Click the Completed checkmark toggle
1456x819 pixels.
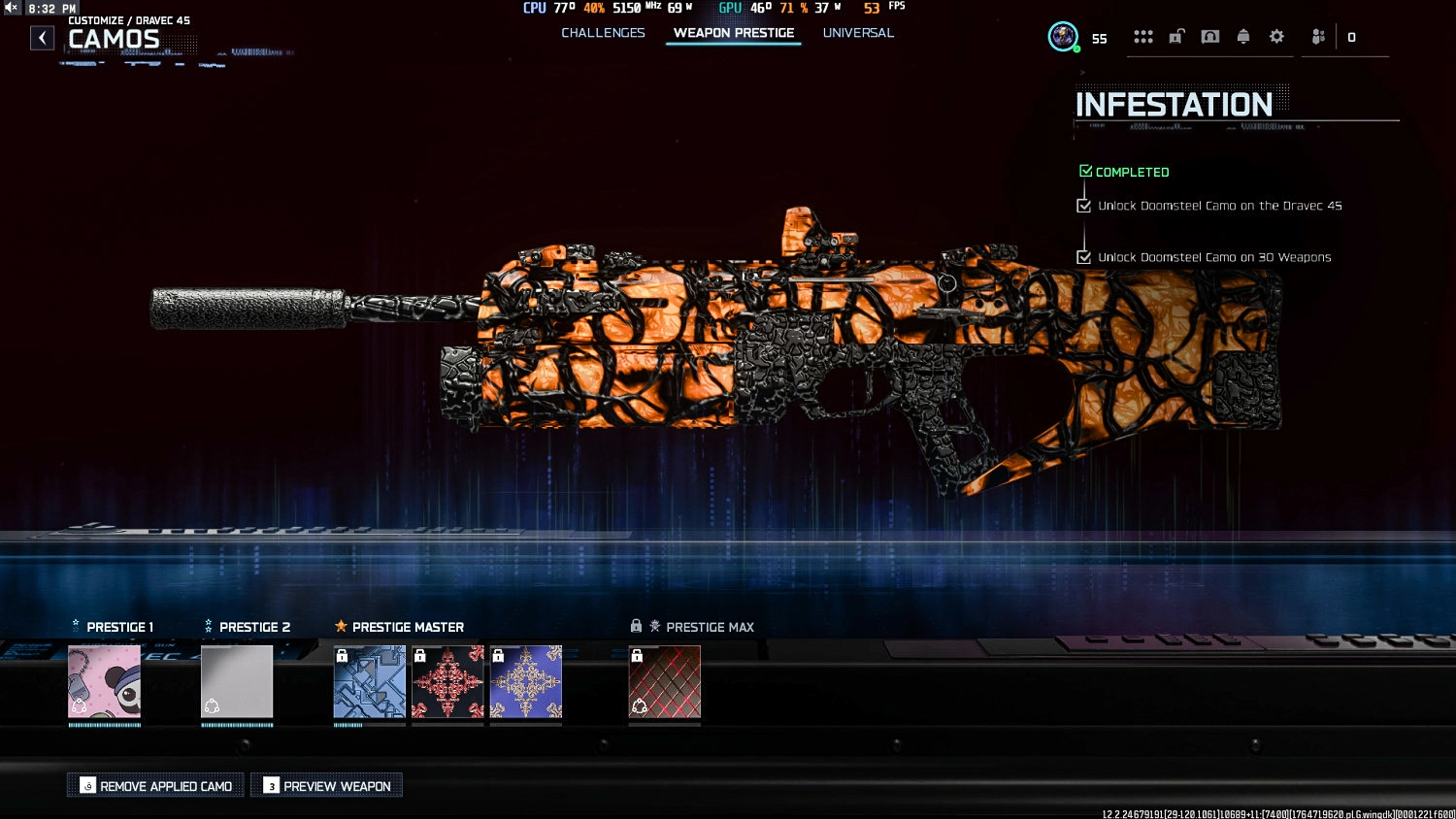coord(1085,170)
